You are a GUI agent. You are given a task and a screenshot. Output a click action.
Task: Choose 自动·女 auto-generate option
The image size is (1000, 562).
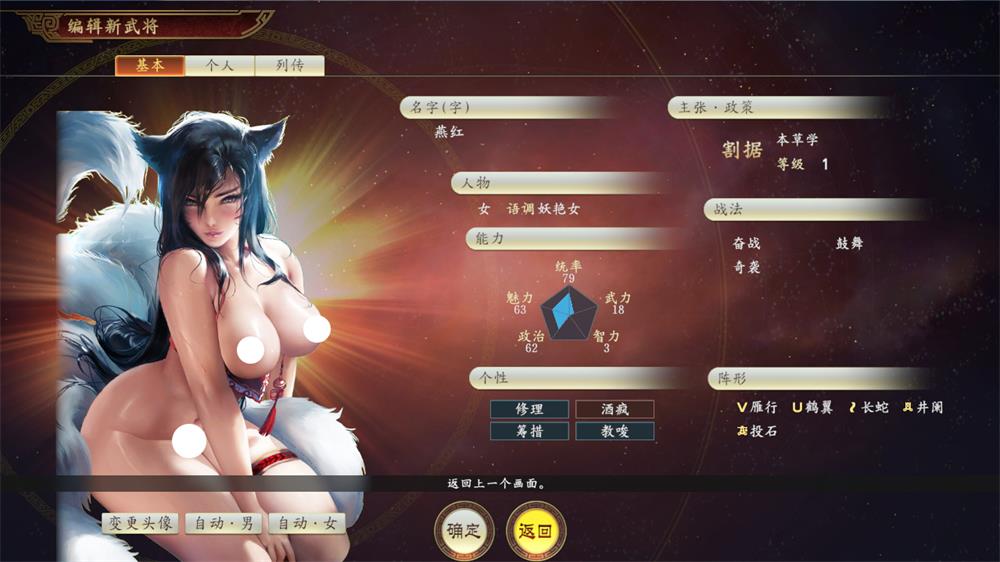(x=307, y=523)
